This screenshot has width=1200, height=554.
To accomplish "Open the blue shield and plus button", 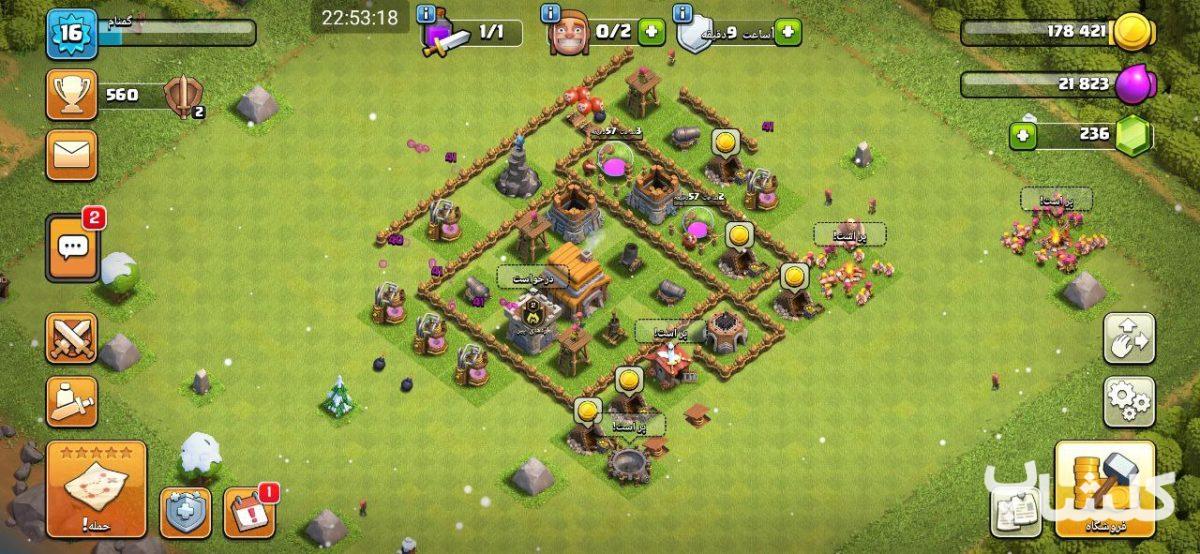I will click(x=185, y=513).
